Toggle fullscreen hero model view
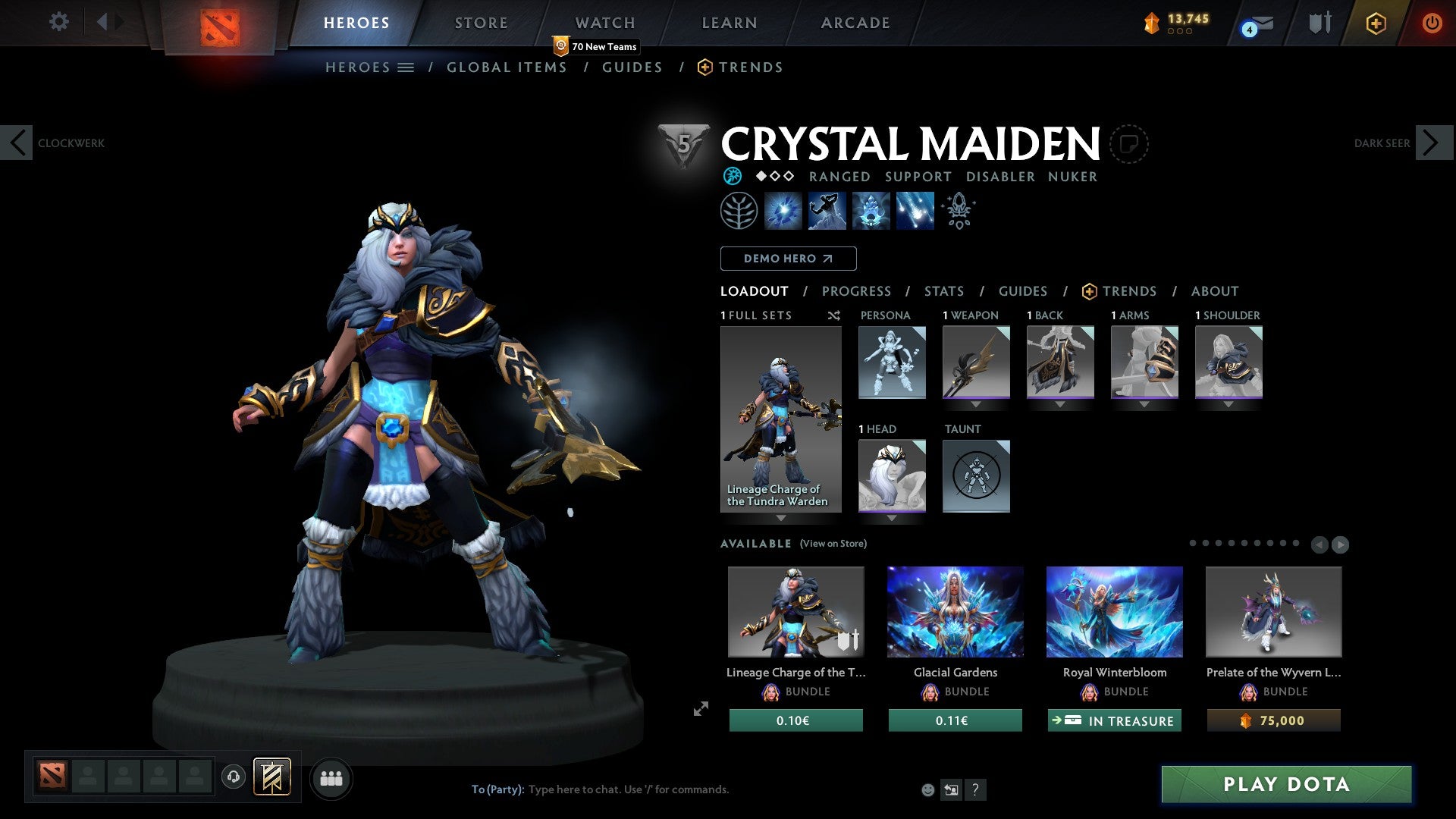The height and width of the screenshot is (819, 1456). coord(700,709)
